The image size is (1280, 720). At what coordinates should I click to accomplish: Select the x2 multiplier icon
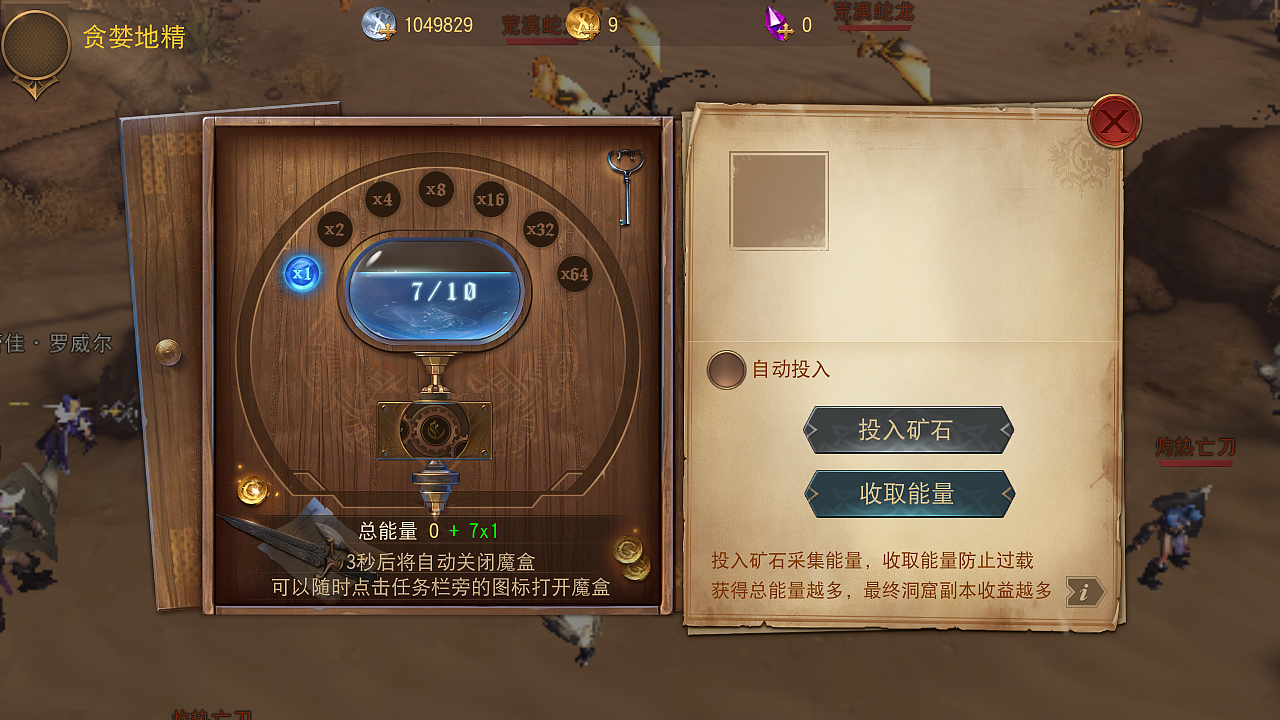[335, 230]
